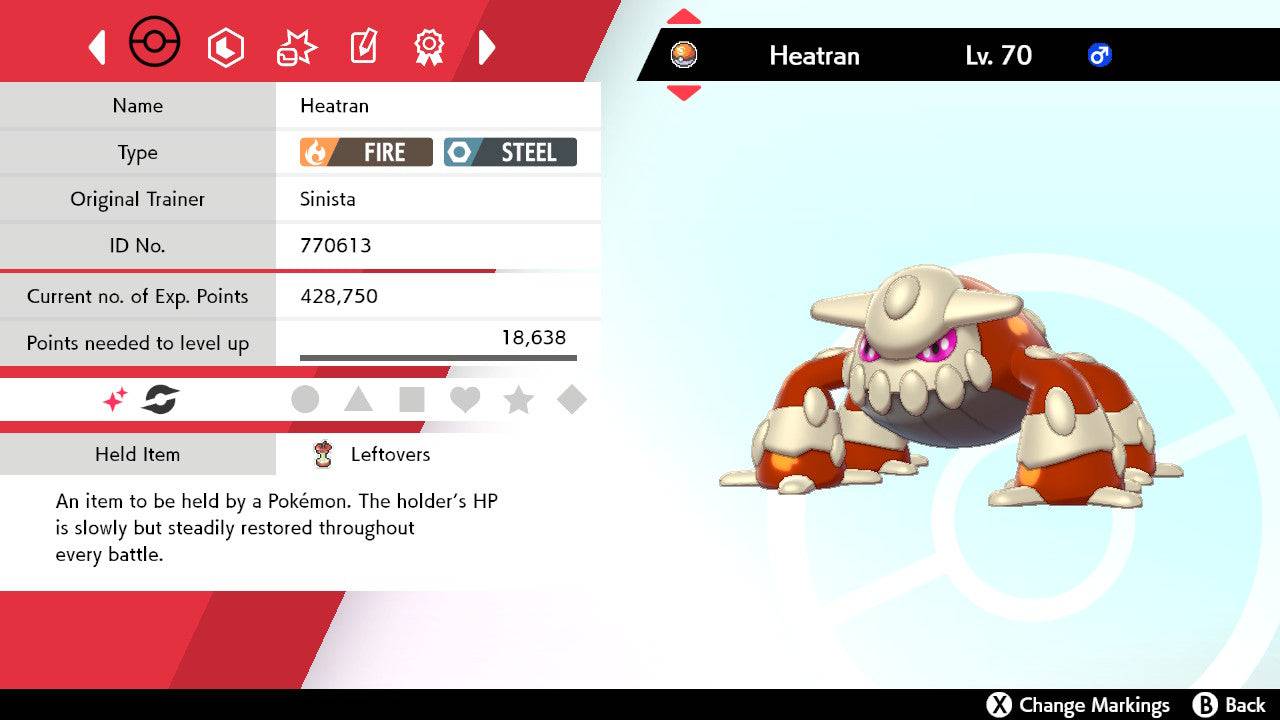The width and height of the screenshot is (1280, 720).
Task: Show the trainer memo notes tab
Action: tap(362, 47)
